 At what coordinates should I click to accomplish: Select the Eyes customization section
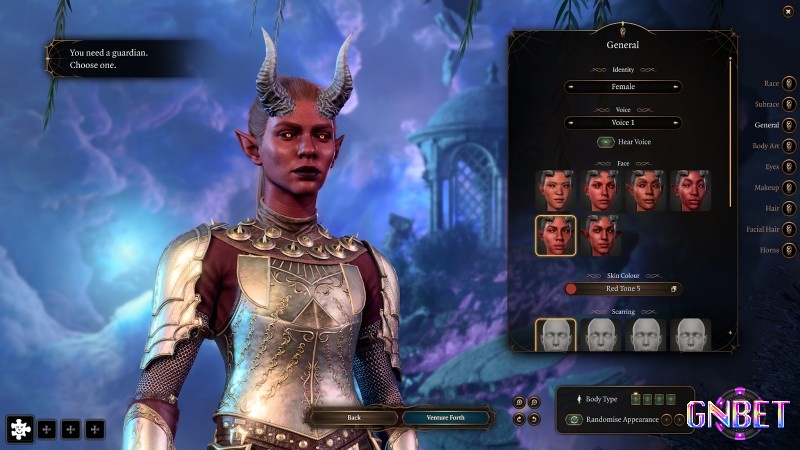tap(789, 167)
